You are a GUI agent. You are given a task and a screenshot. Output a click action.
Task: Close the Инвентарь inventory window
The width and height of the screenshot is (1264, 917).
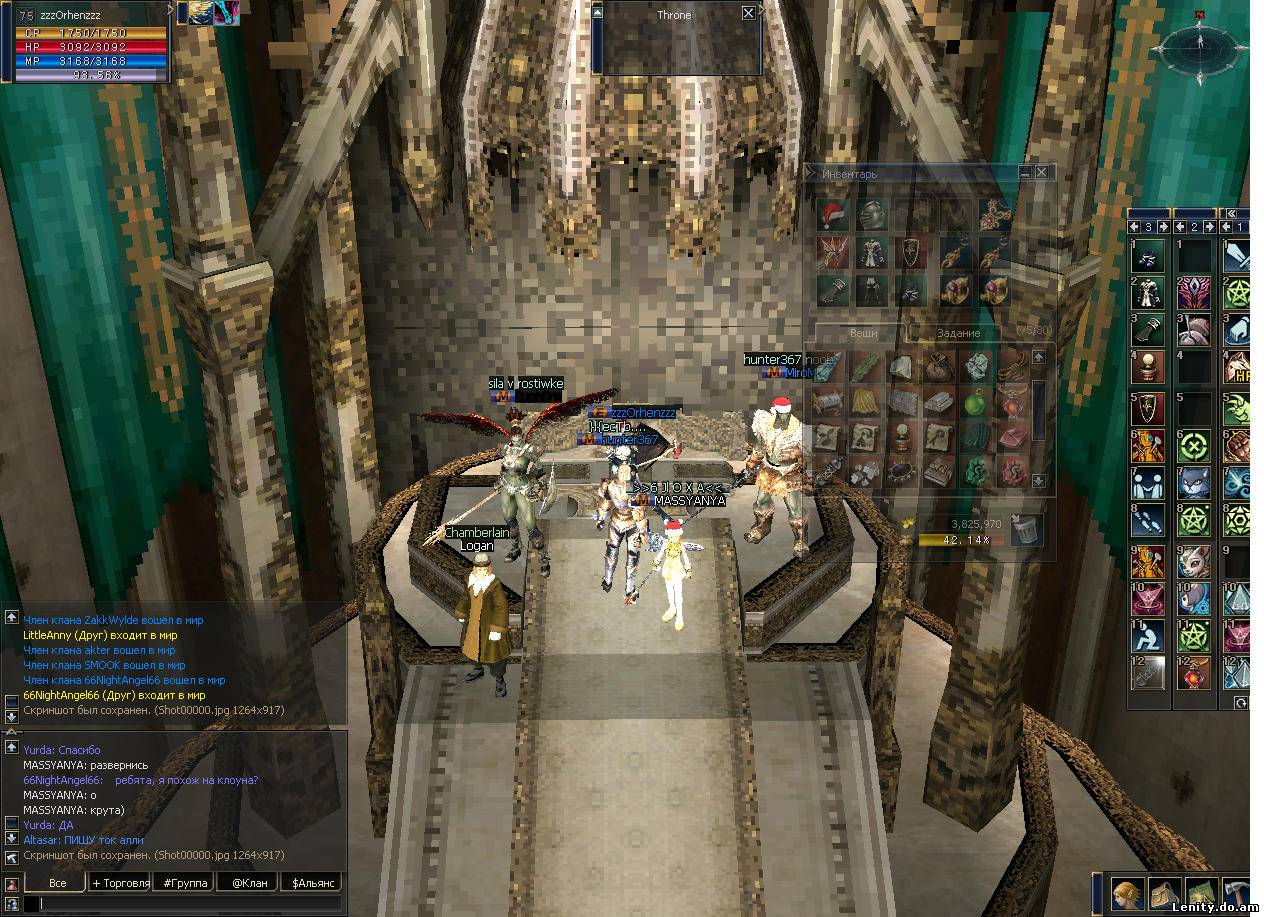pyautogui.click(x=1042, y=173)
